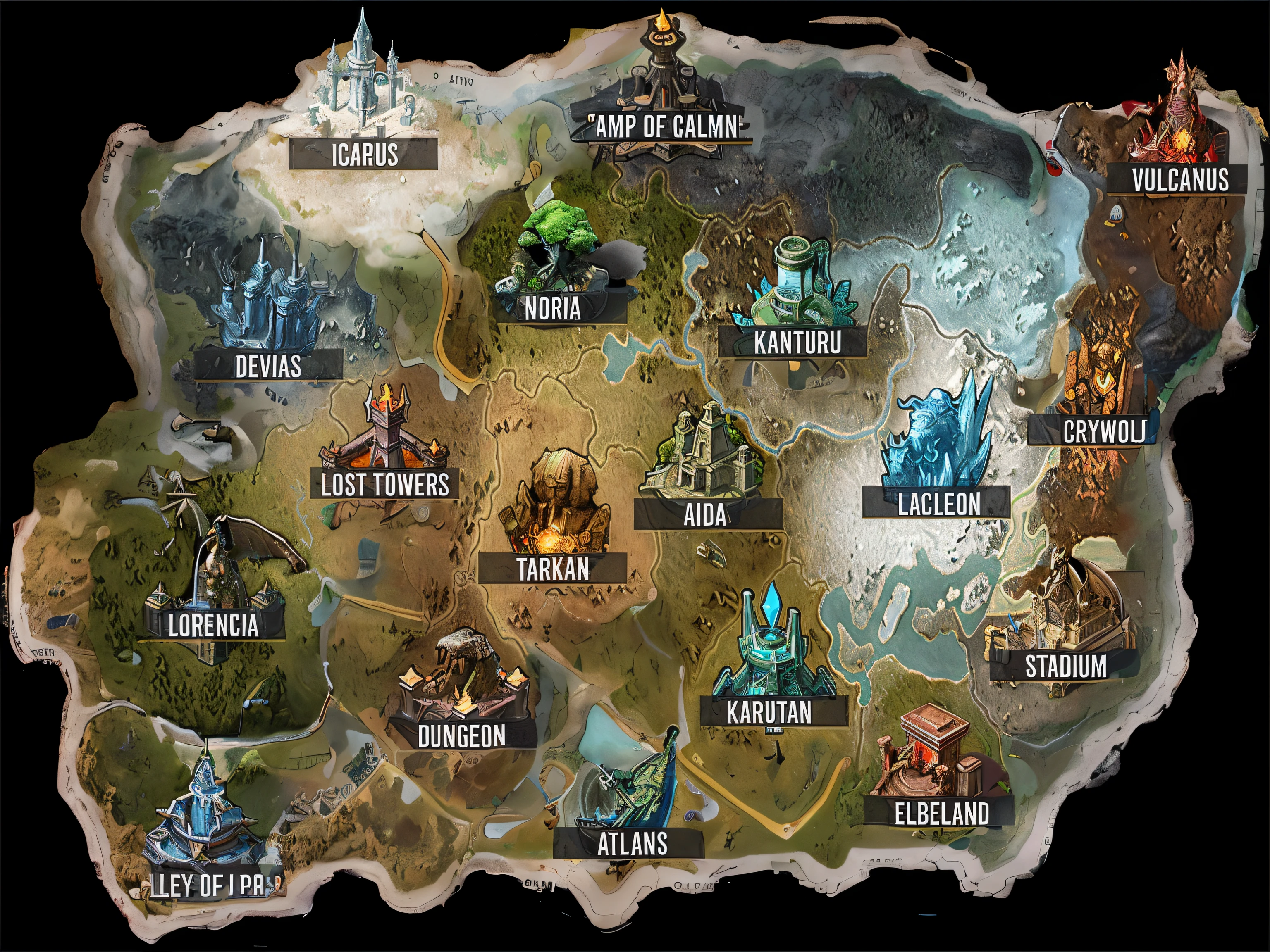This screenshot has width=1270, height=952.
Task: Click the Lorencia town label
Action: (x=213, y=624)
